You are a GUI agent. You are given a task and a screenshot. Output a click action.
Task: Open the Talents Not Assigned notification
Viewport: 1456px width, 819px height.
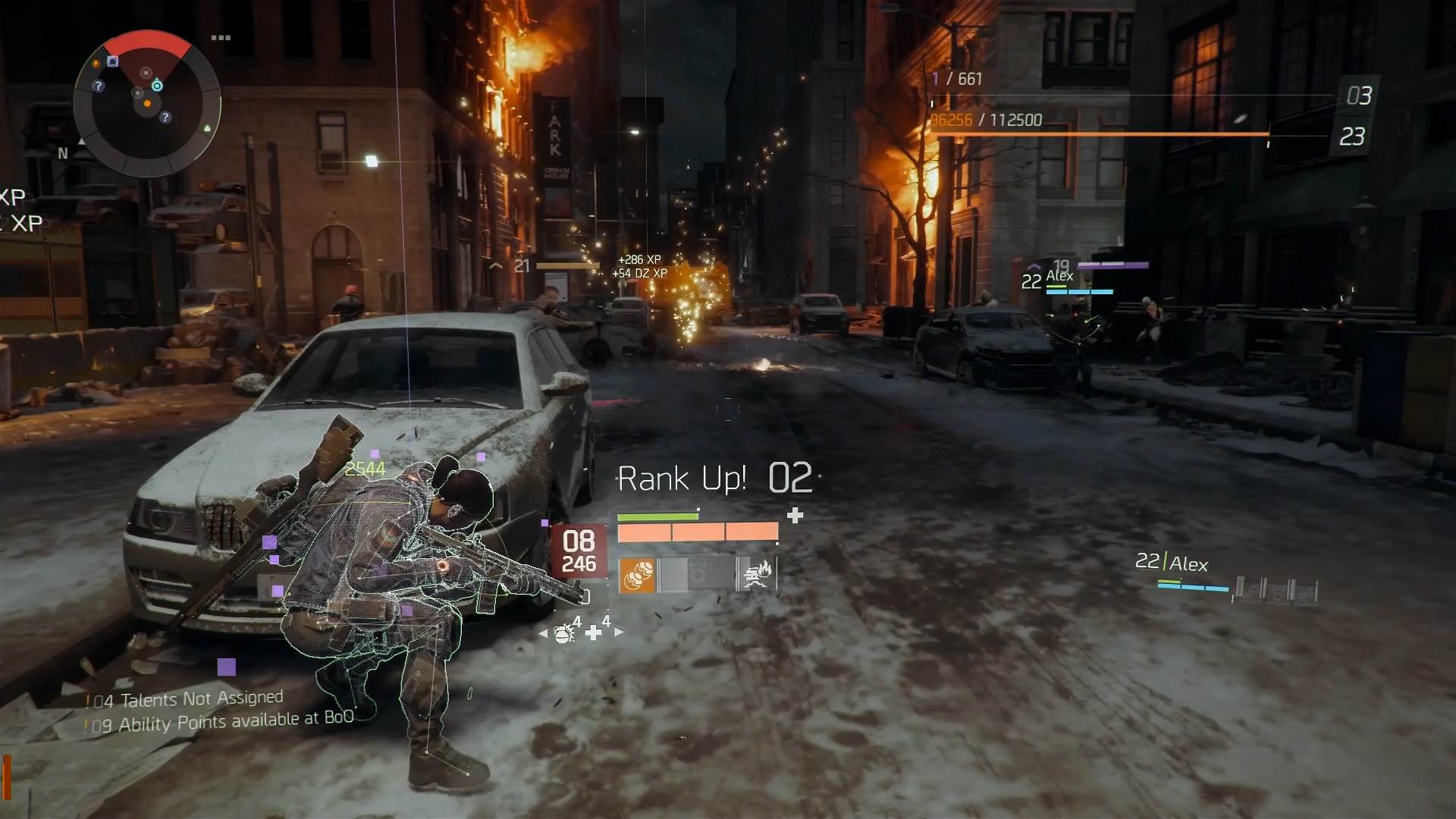187,699
